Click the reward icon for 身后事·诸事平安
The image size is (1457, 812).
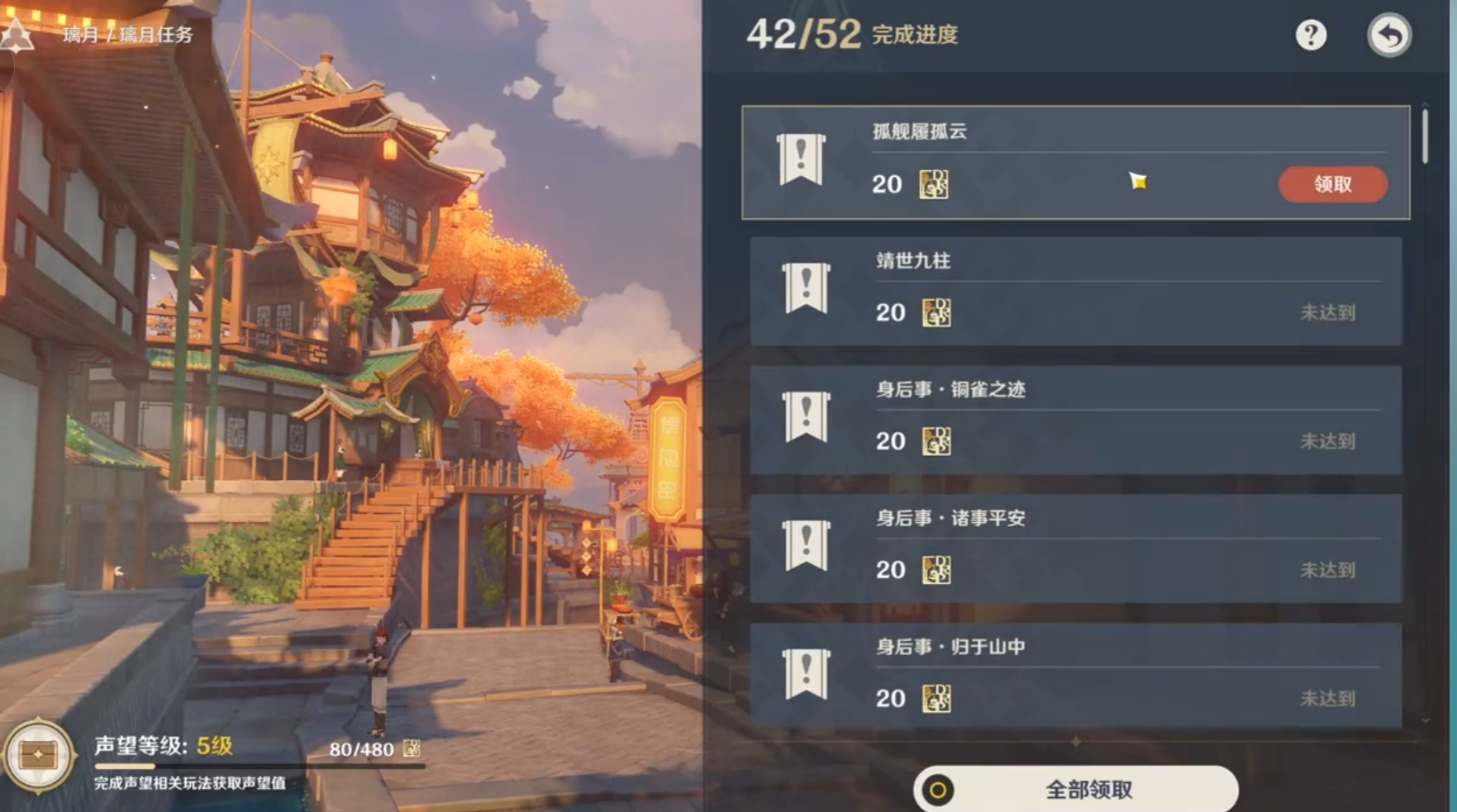click(x=936, y=570)
